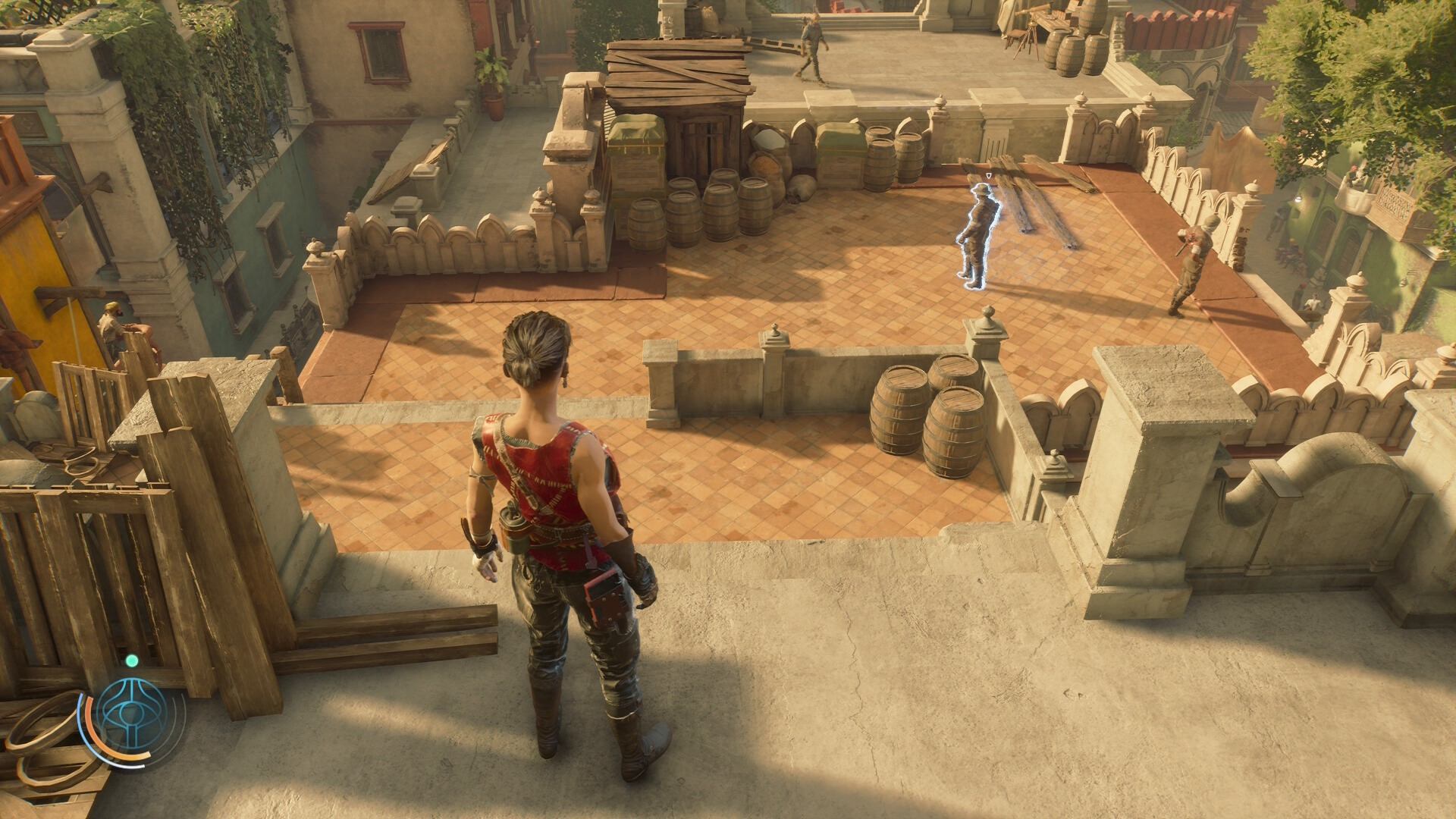Click the white shield marker above guard
Image resolution: width=1456 pixels, height=819 pixels.
point(989,176)
